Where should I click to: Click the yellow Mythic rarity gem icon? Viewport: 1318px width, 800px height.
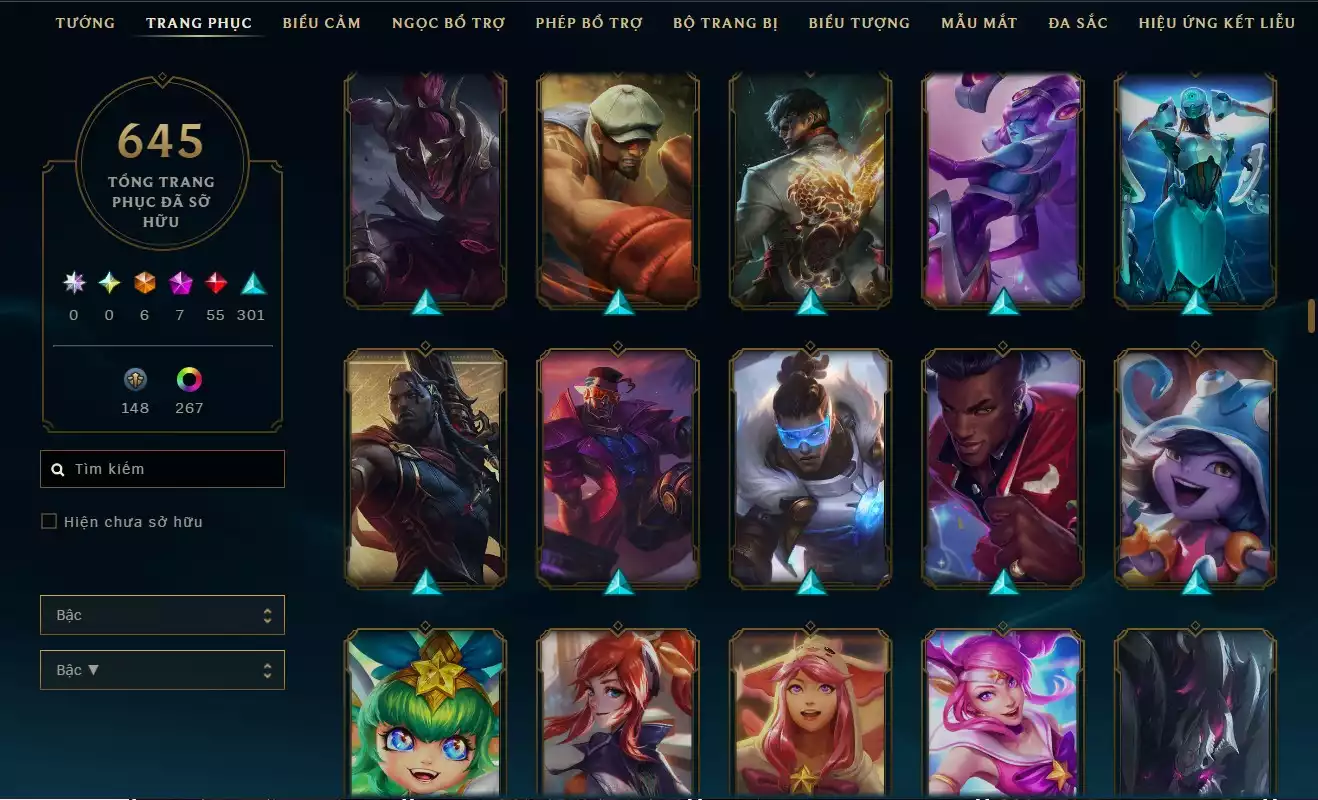coord(108,283)
